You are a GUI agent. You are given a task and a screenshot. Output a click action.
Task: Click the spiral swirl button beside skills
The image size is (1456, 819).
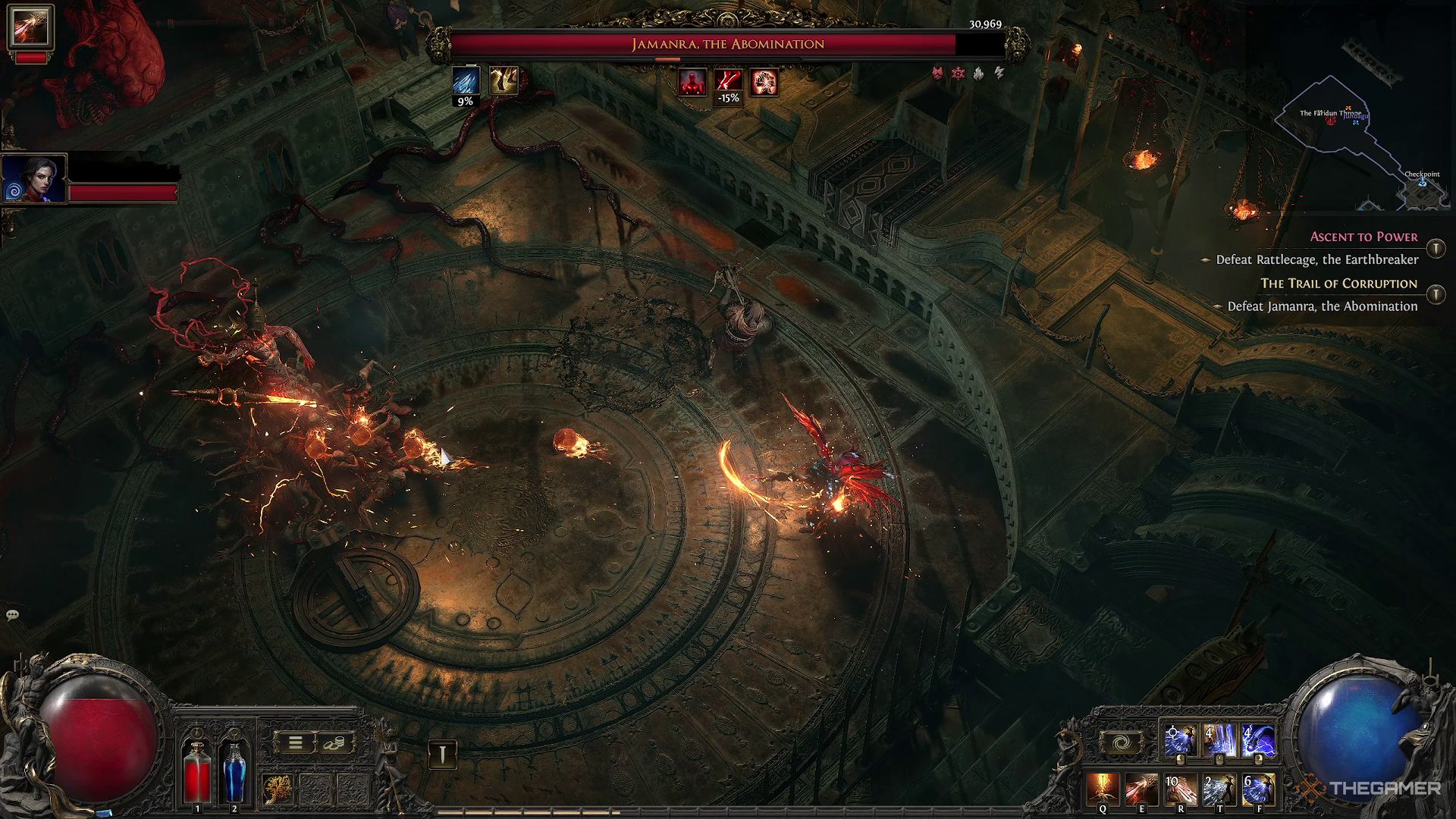pyautogui.click(x=1121, y=742)
